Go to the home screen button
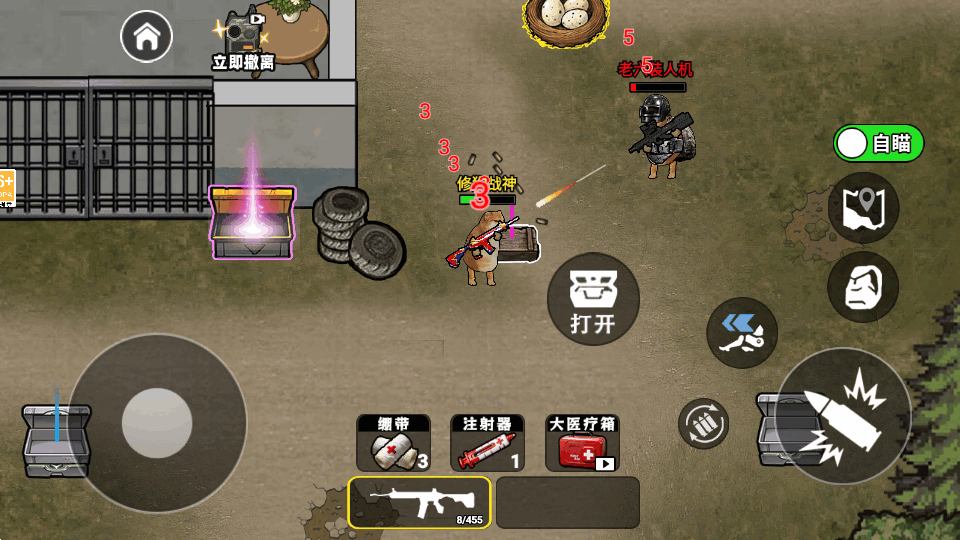This screenshot has height=540, width=960. [146, 38]
